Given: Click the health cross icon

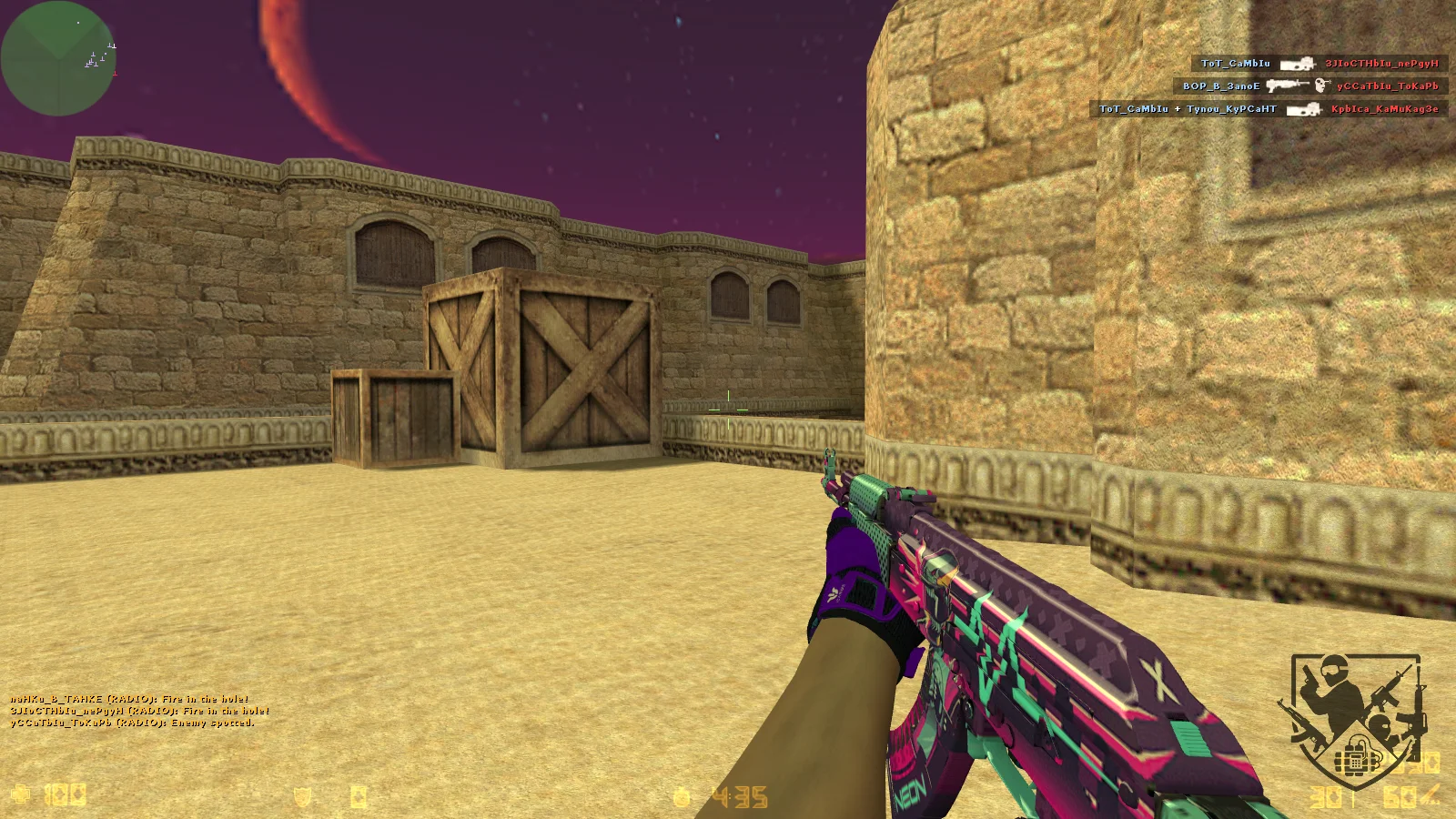Looking at the screenshot, I should tap(20, 794).
